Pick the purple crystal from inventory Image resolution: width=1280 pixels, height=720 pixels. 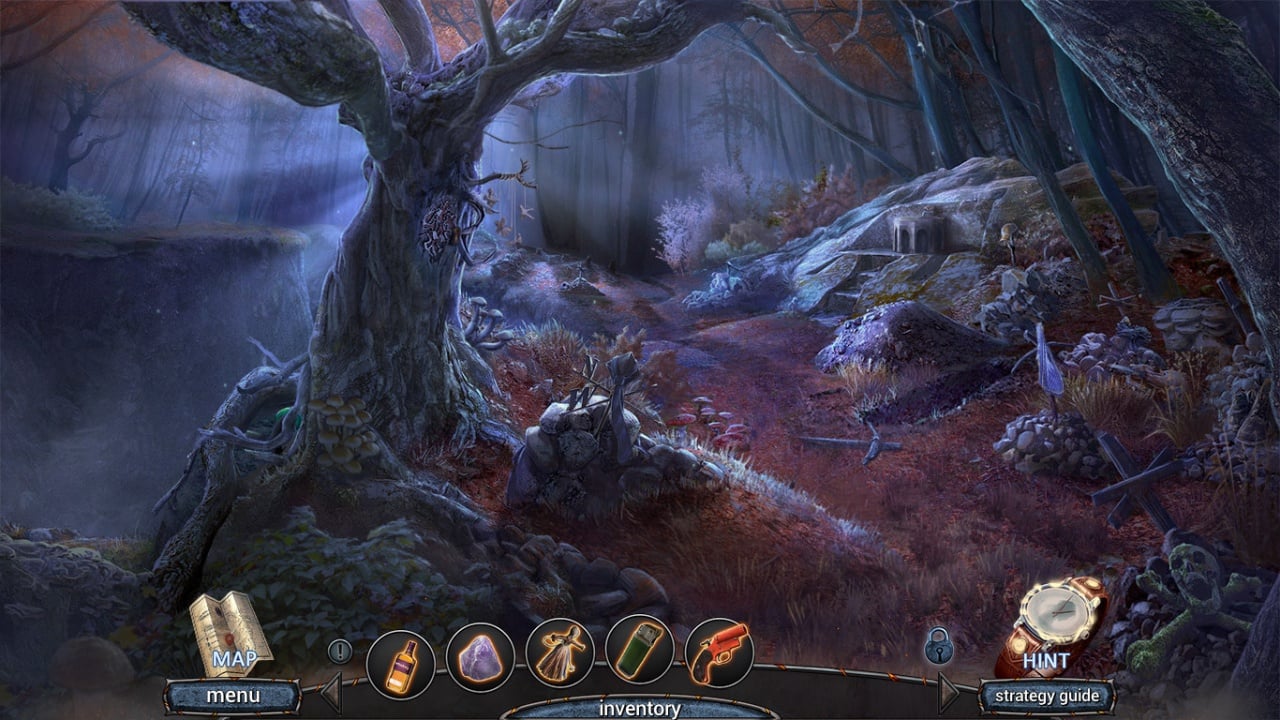(x=481, y=657)
